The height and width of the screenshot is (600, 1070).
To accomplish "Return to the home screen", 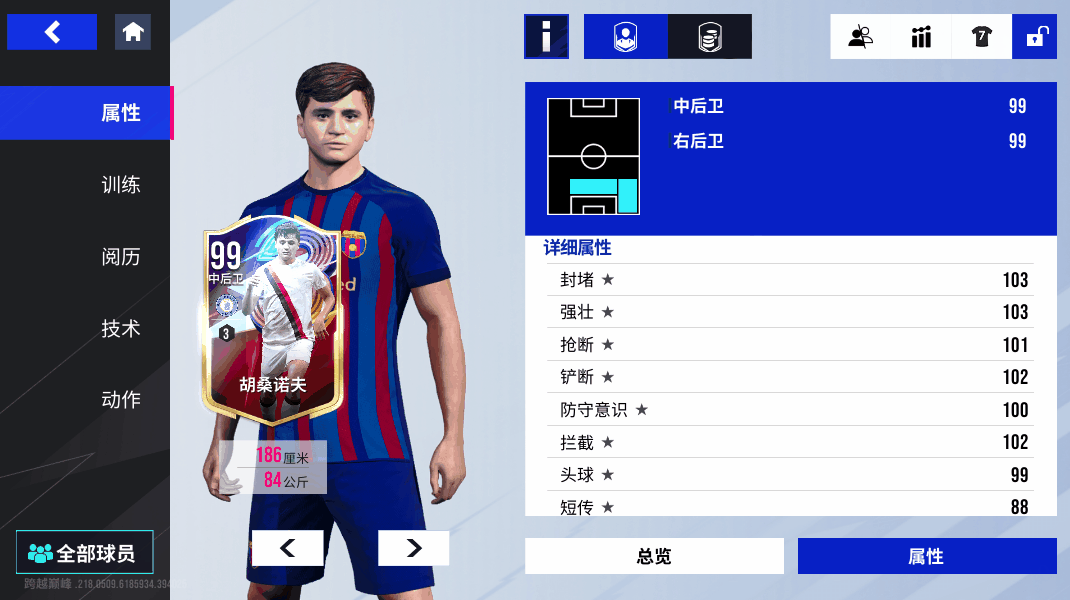I will tap(133, 32).
